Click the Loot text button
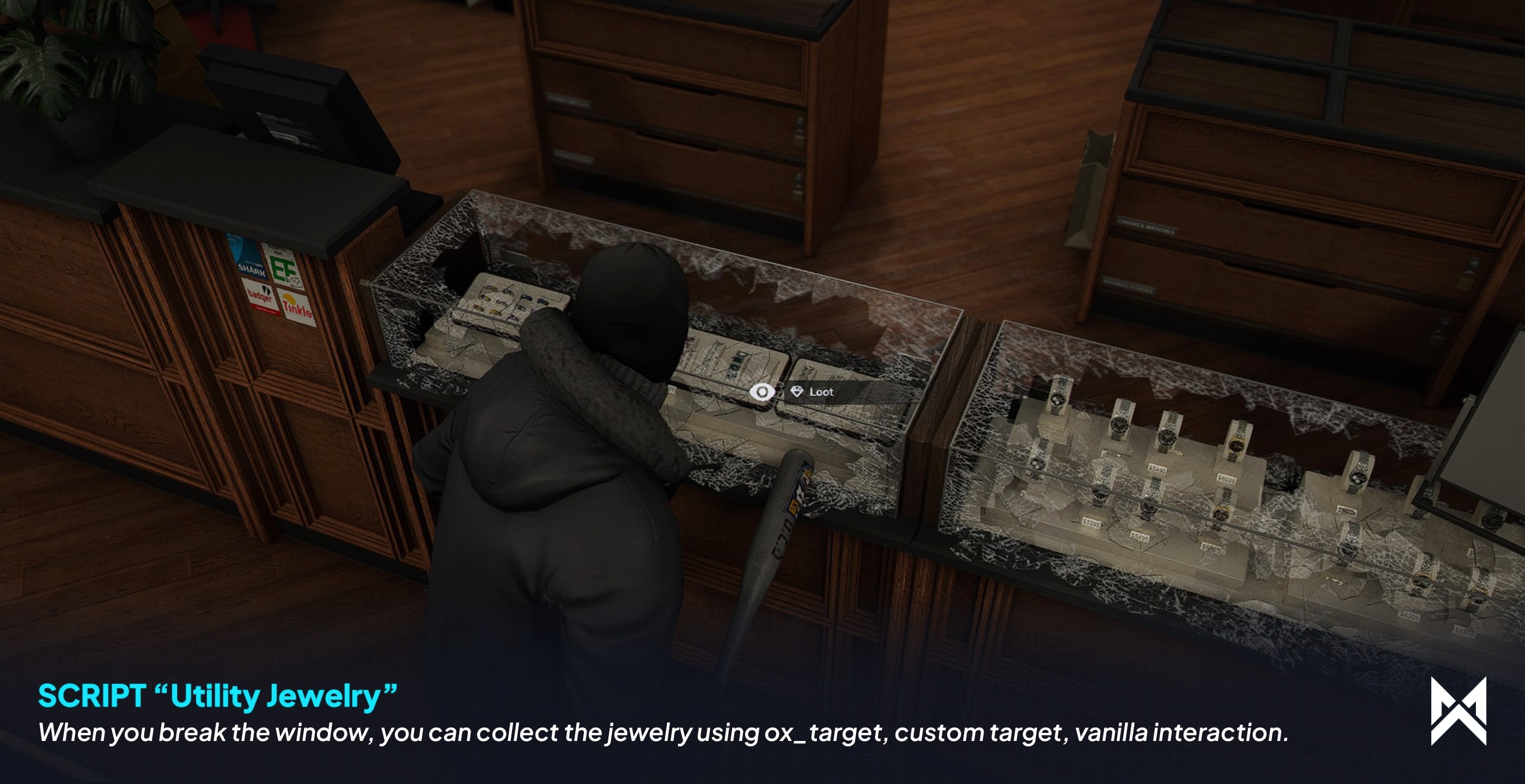Screen dimensions: 1525x784 tap(823, 391)
